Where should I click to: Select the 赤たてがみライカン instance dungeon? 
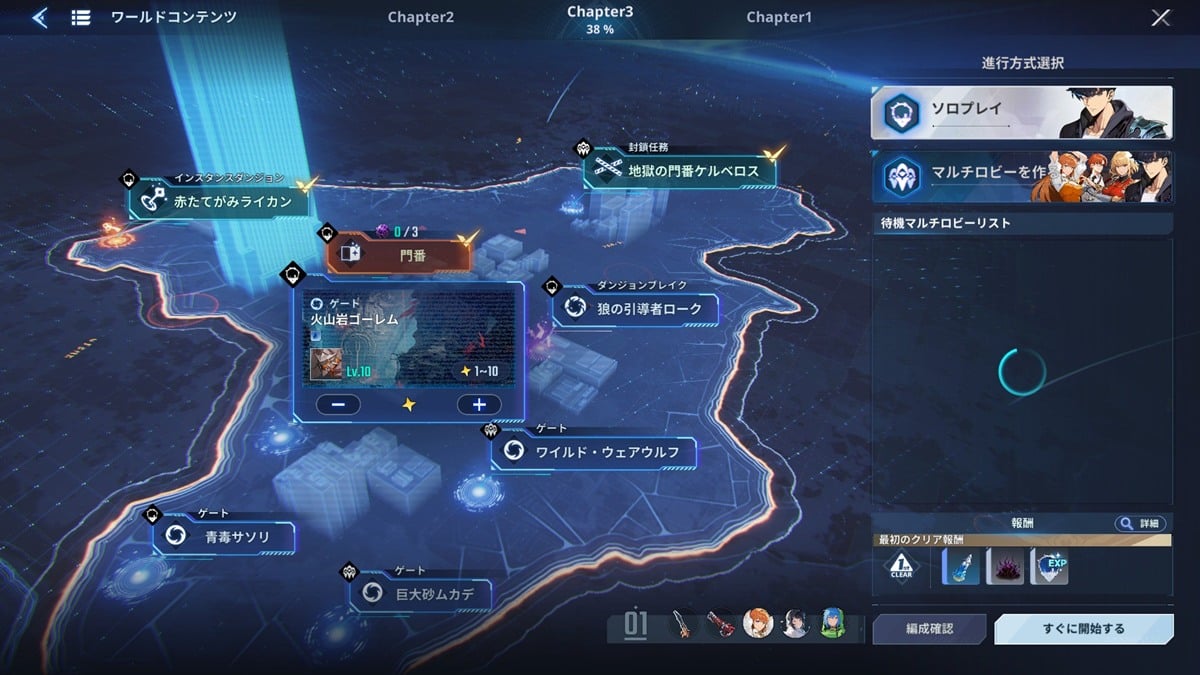tap(220, 200)
